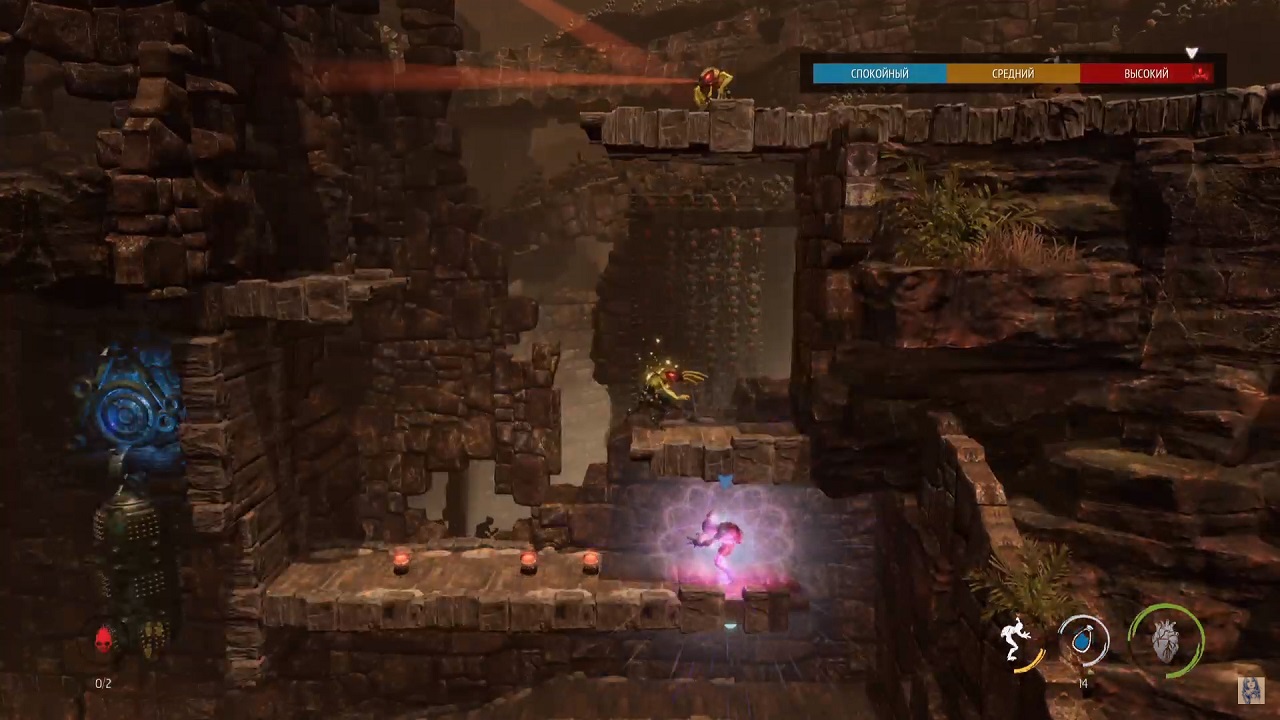This screenshot has width=1280, height=720.
Task: Click the heart health indicator icon
Action: 1168,641
